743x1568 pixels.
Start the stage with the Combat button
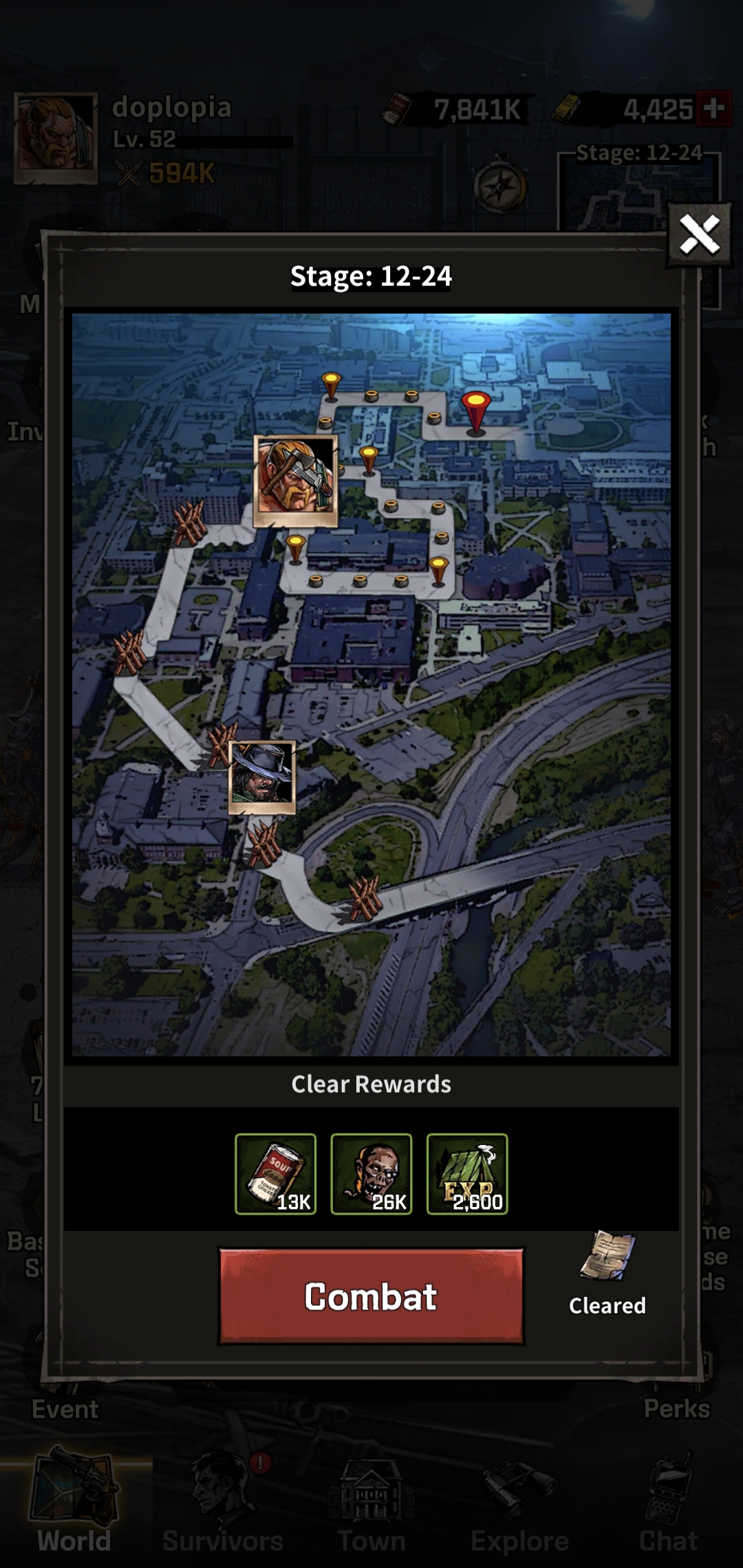tap(371, 1296)
